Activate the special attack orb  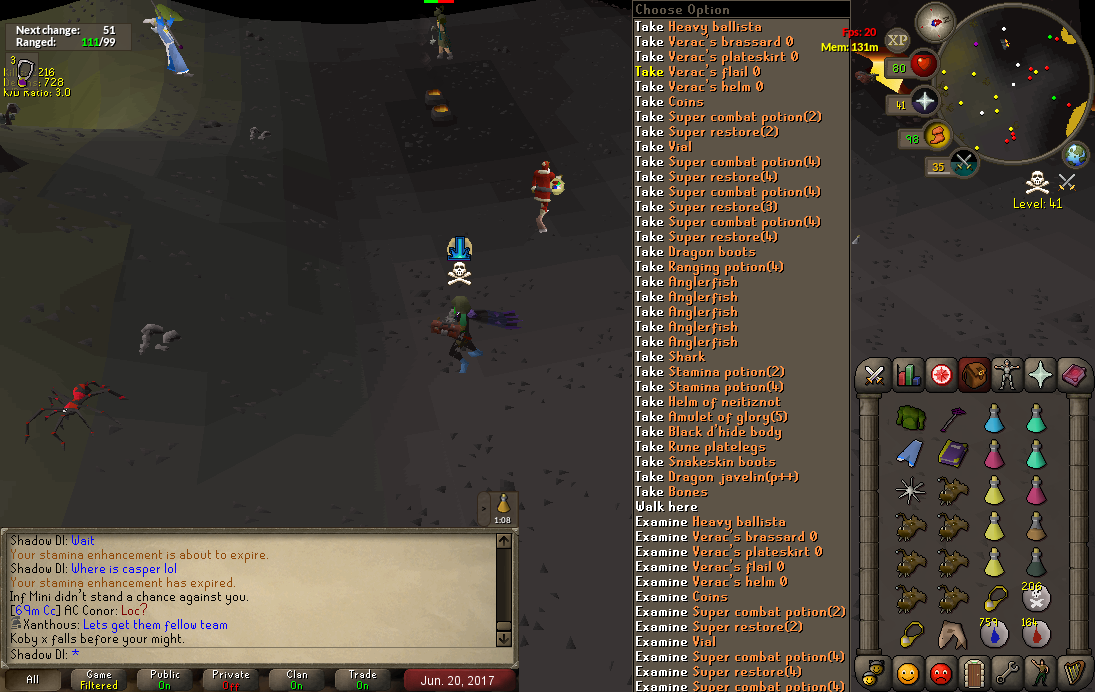[964, 163]
